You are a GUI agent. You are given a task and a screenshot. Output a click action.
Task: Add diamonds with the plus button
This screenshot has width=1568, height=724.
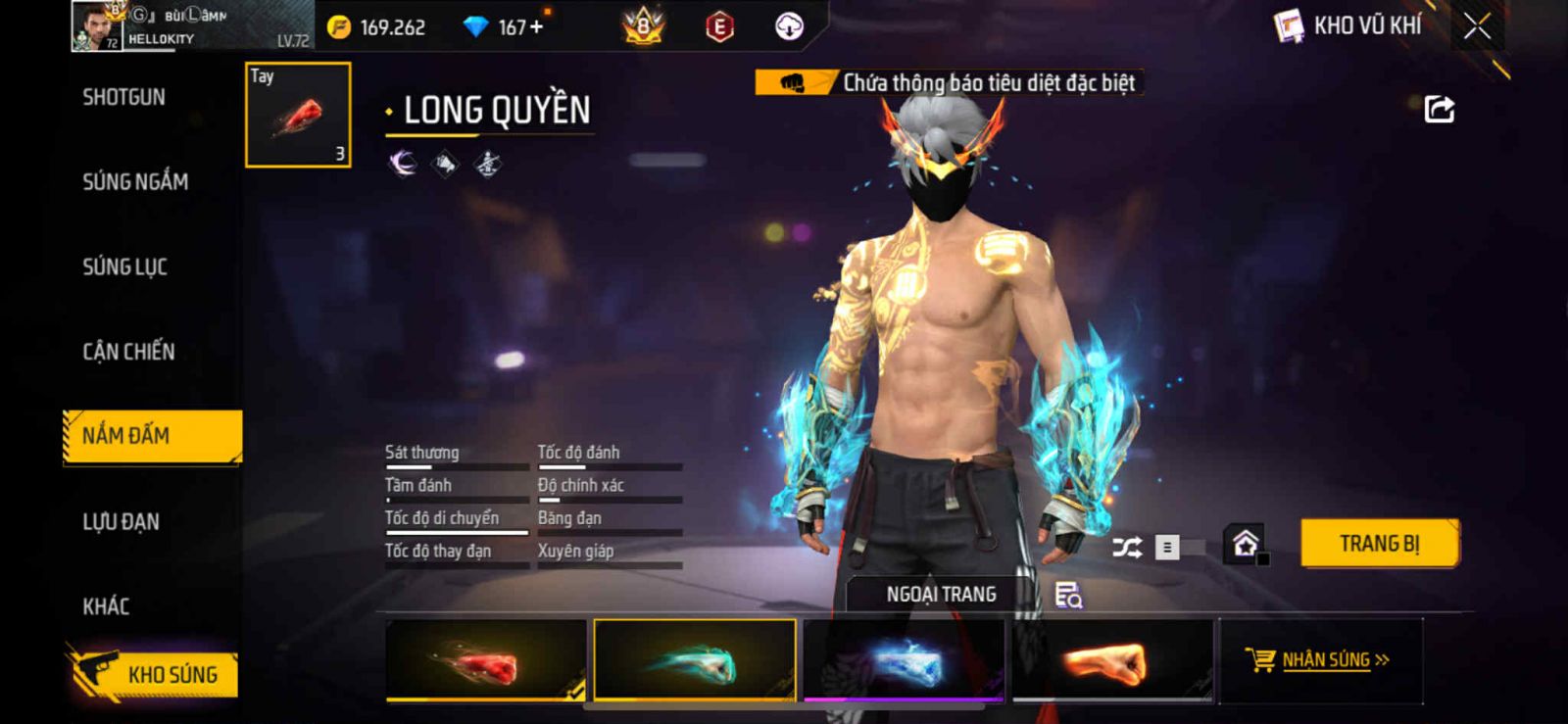[536, 26]
